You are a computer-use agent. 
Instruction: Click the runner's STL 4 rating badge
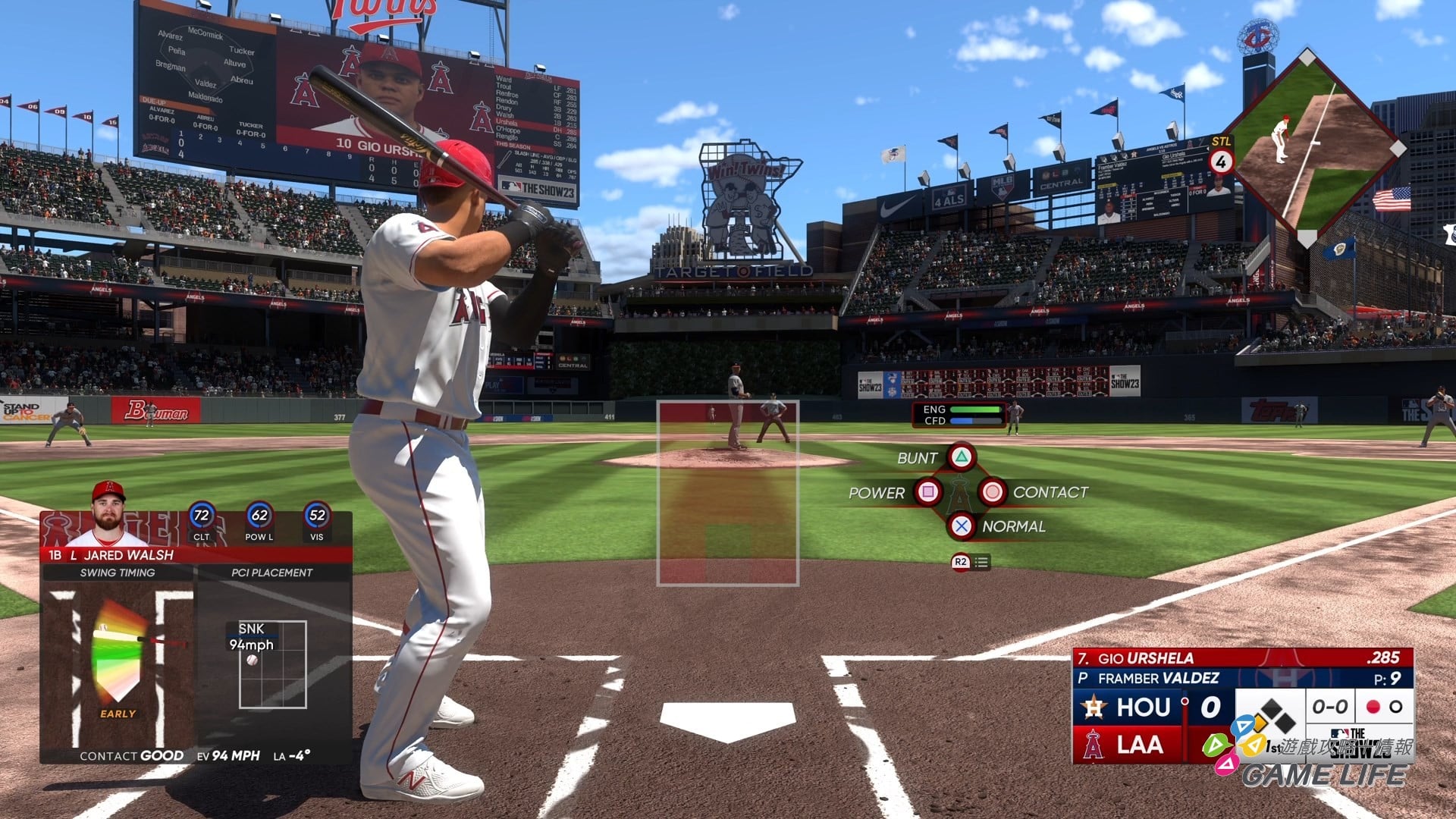pos(1221,161)
